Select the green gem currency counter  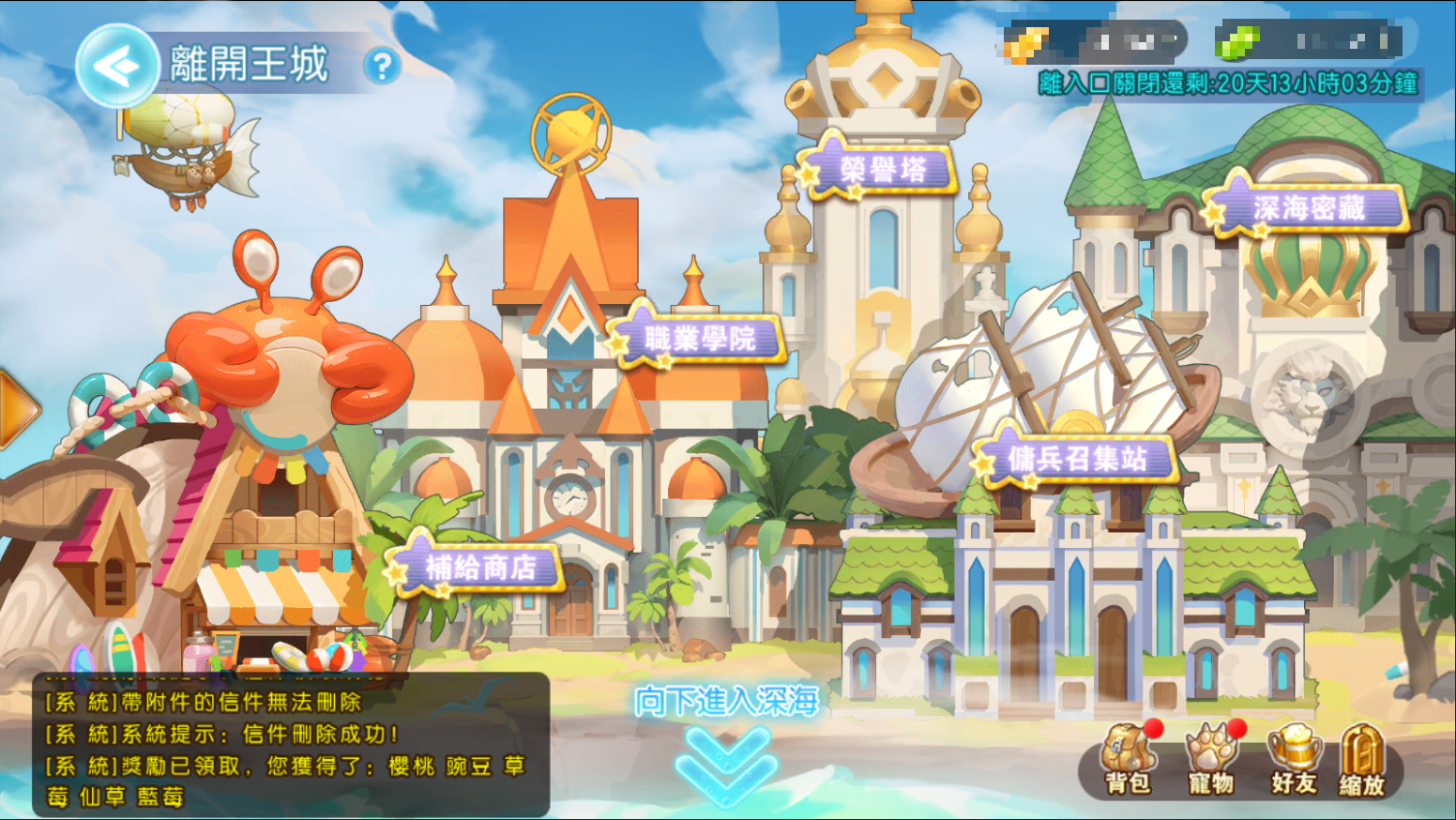(x=1308, y=42)
